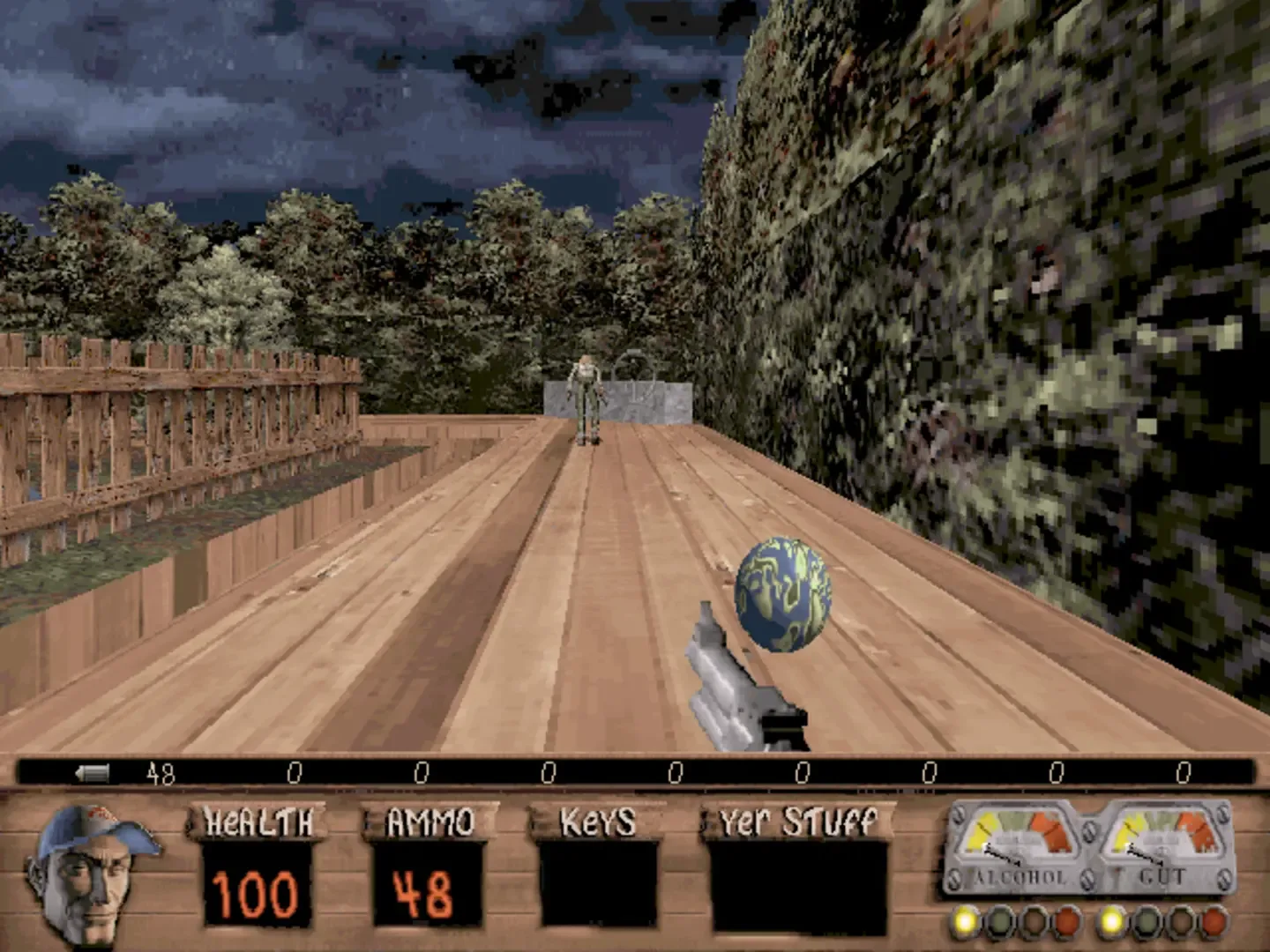Click the HEALTH label text
The height and width of the screenshot is (952, 1270).
point(256,820)
